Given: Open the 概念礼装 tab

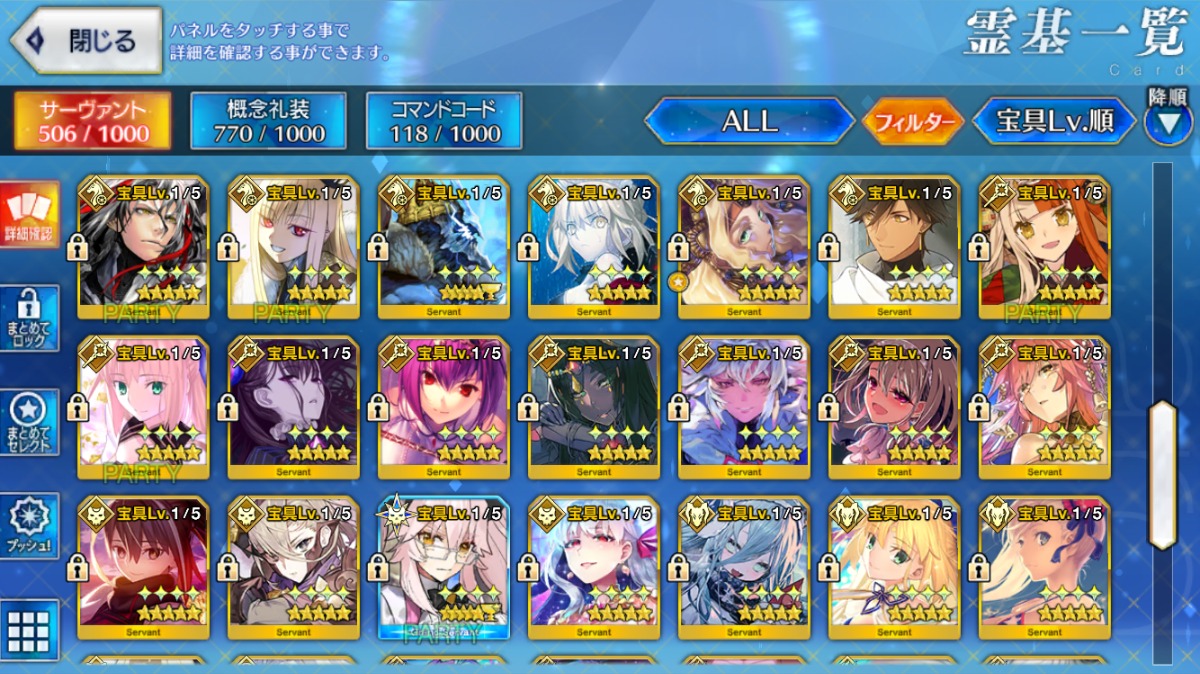Looking at the screenshot, I should 268,121.
